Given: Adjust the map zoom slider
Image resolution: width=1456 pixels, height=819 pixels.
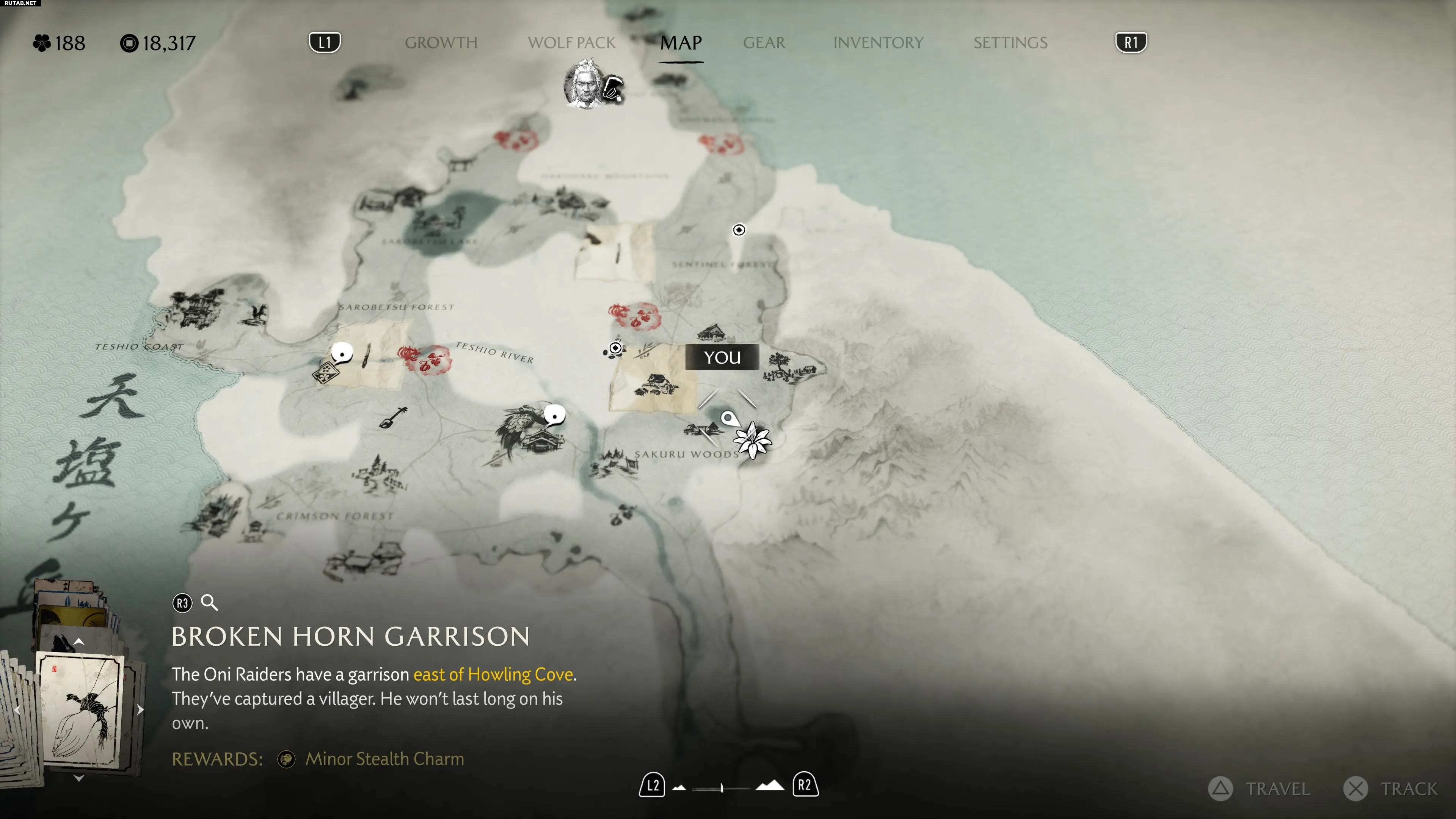Looking at the screenshot, I should (722, 788).
